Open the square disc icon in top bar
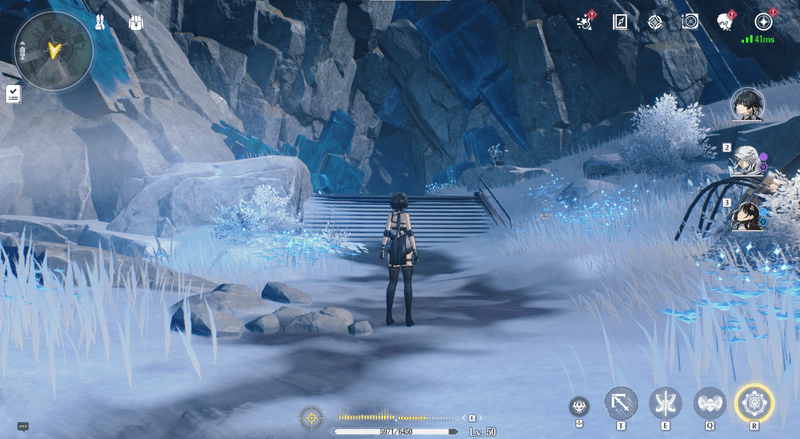800x439 pixels. coord(689,21)
